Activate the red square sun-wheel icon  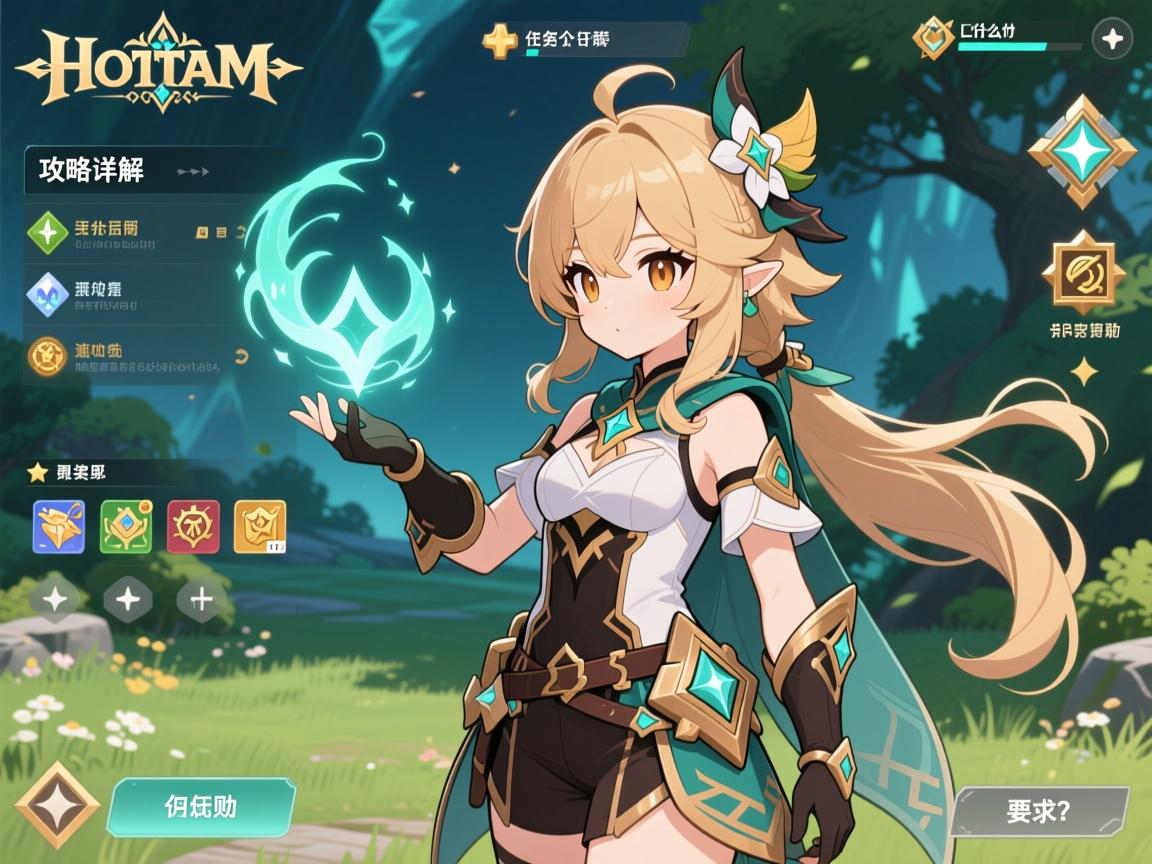point(193,527)
